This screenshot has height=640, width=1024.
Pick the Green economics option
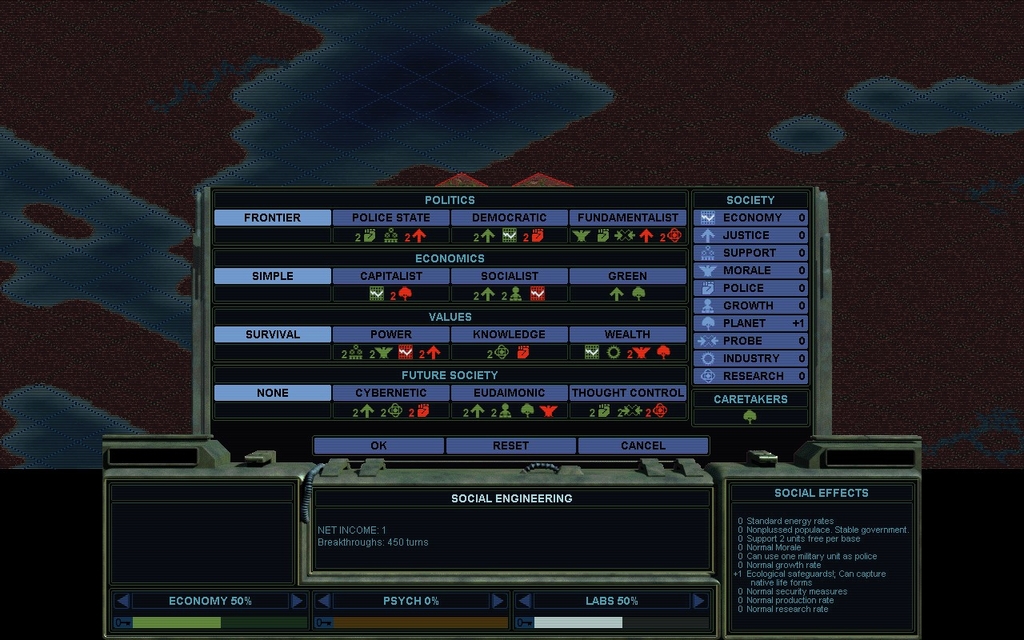tap(627, 276)
